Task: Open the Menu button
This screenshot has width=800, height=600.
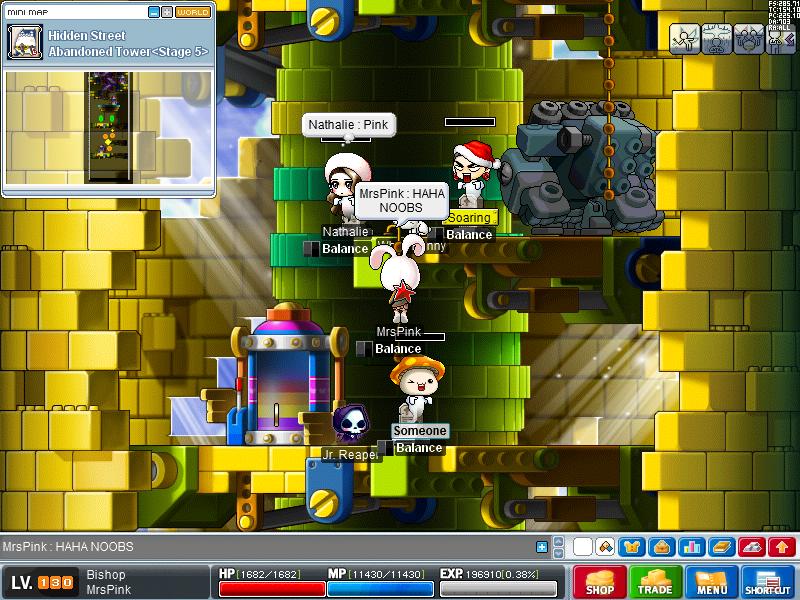Action: coord(712,582)
